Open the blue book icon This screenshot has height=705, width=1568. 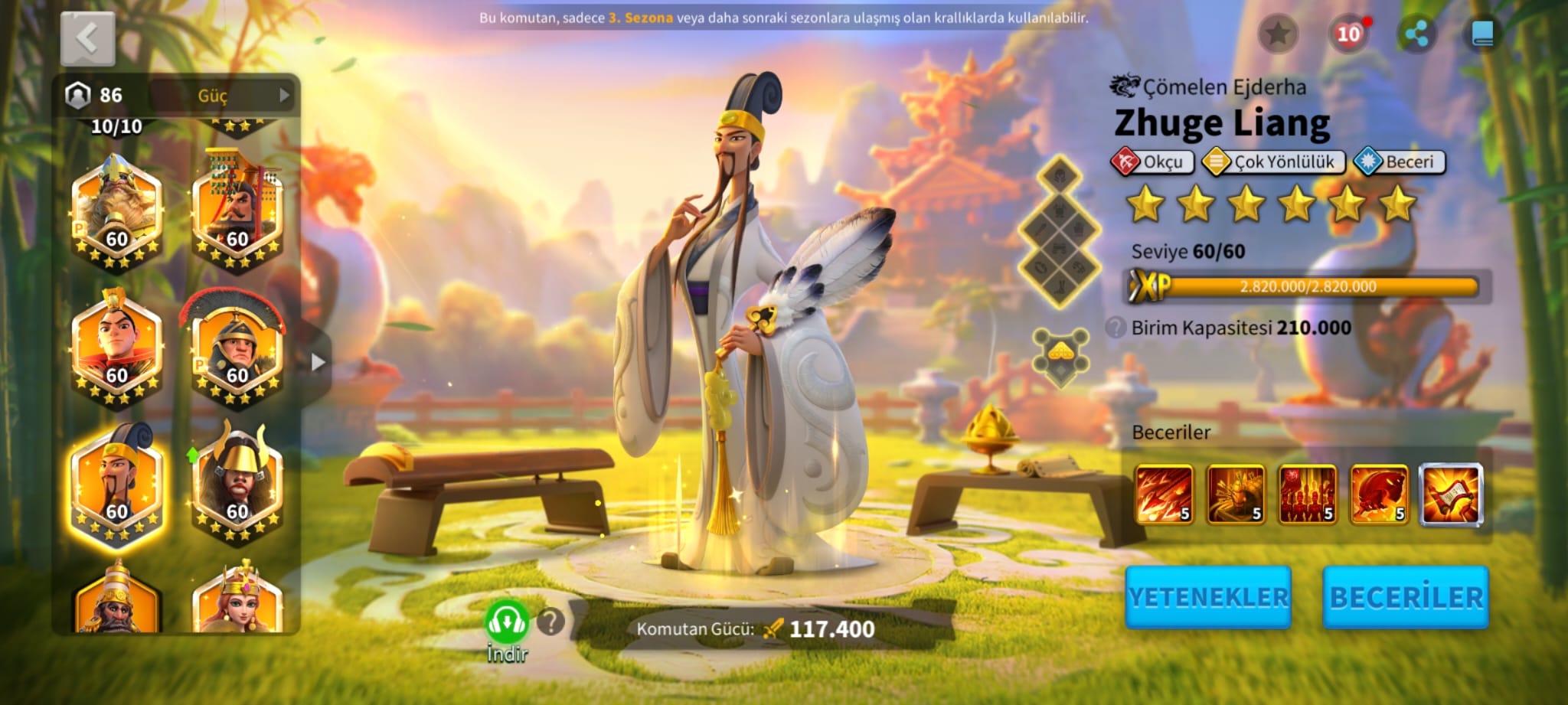[x=1482, y=34]
